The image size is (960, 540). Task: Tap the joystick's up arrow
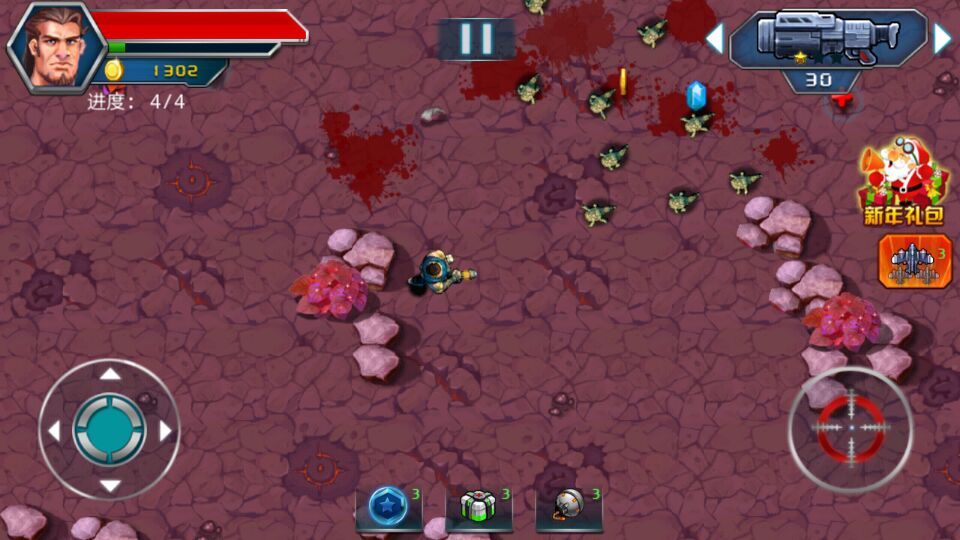coord(110,374)
